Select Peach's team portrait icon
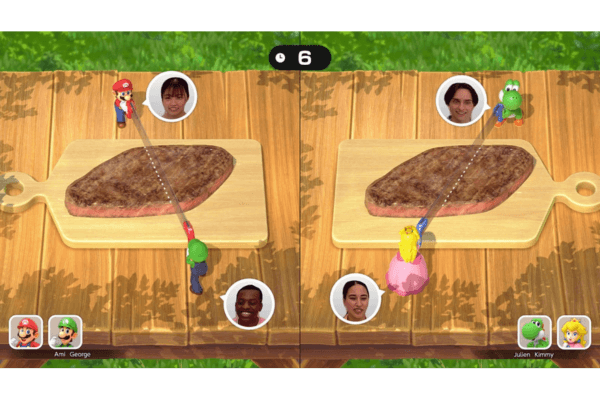 pyautogui.click(x=573, y=331)
